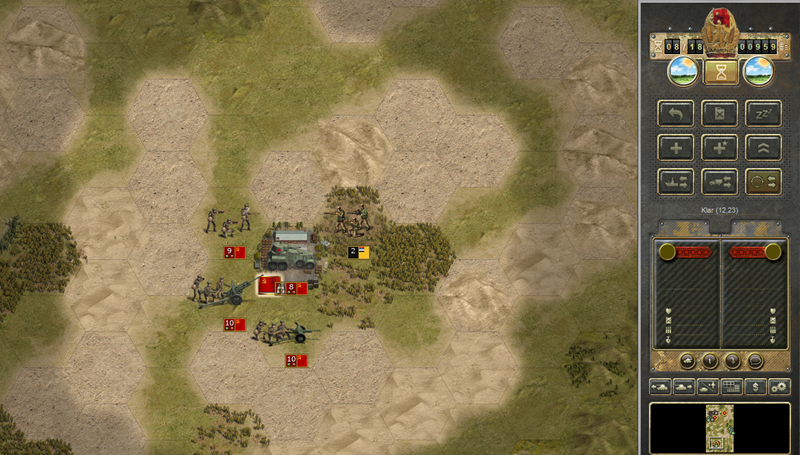800x455 pixels.
Task: Select the plain plus reinforce button
Action: tap(675, 147)
